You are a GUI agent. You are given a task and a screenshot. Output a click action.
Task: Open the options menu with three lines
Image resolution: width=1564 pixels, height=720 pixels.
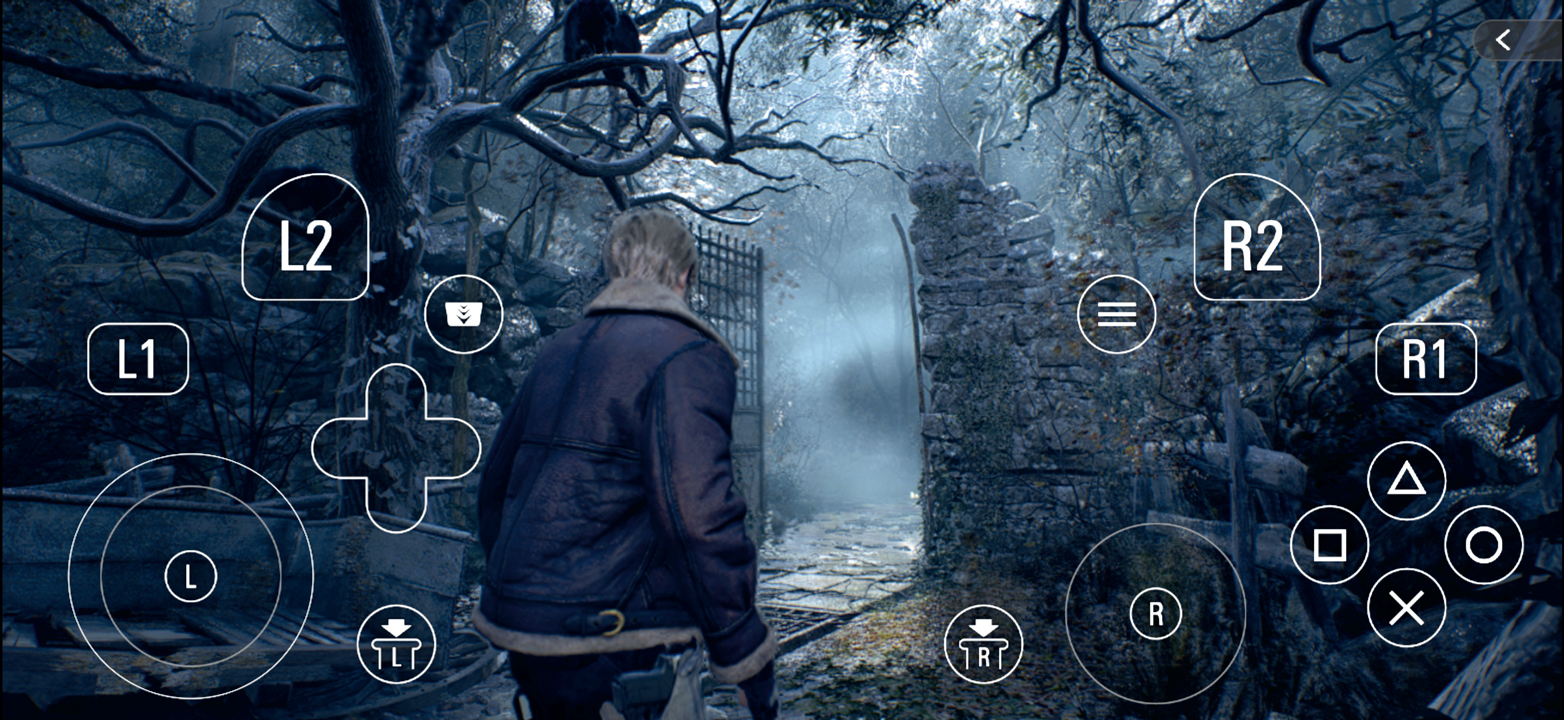point(1116,314)
